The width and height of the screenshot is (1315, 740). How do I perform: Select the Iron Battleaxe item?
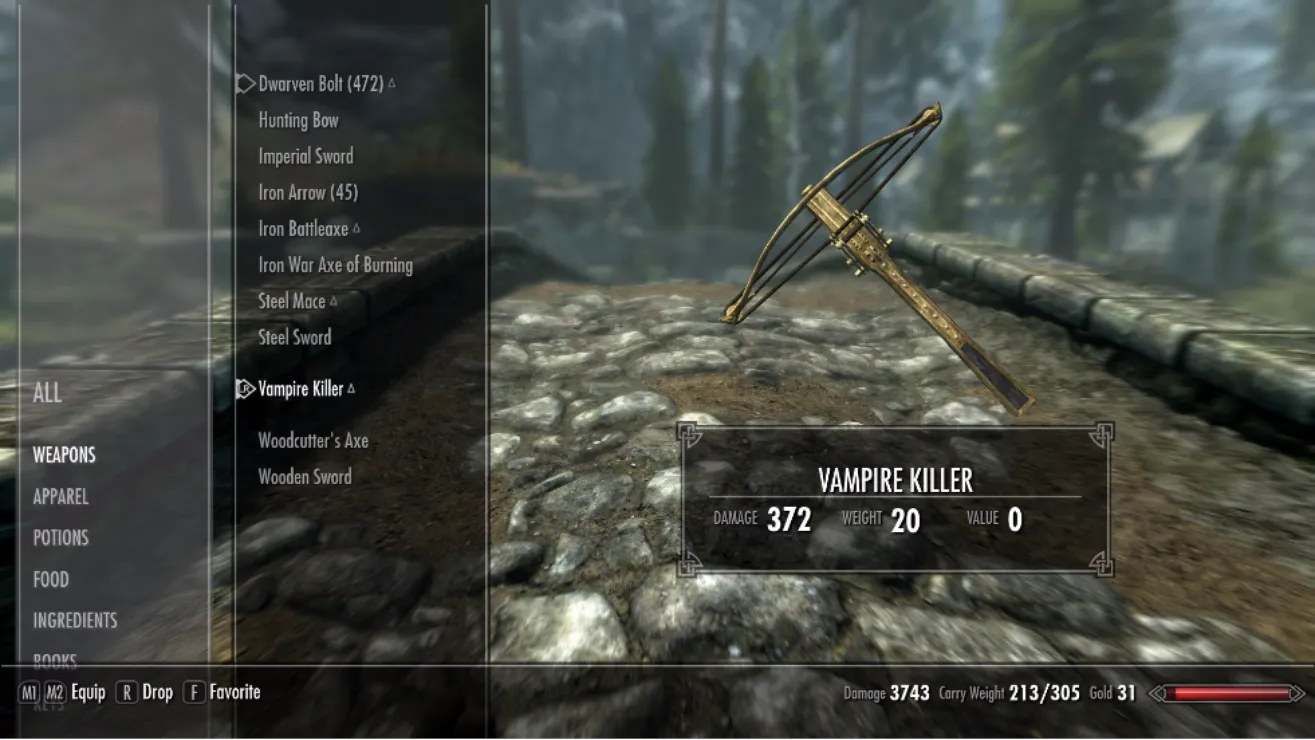pyautogui.click(x=303, y=228)
